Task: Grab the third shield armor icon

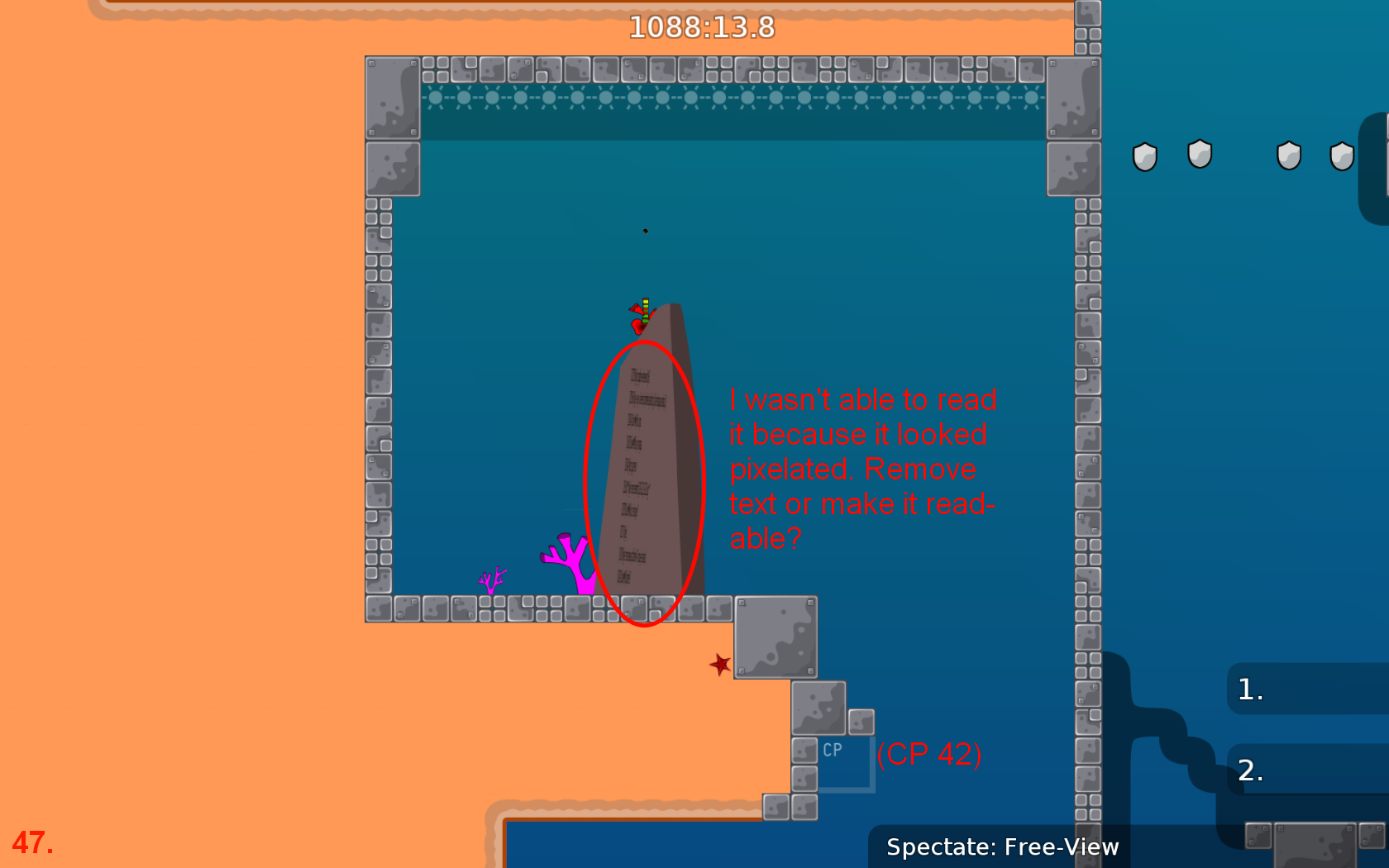Action: tap(1287, 155)
